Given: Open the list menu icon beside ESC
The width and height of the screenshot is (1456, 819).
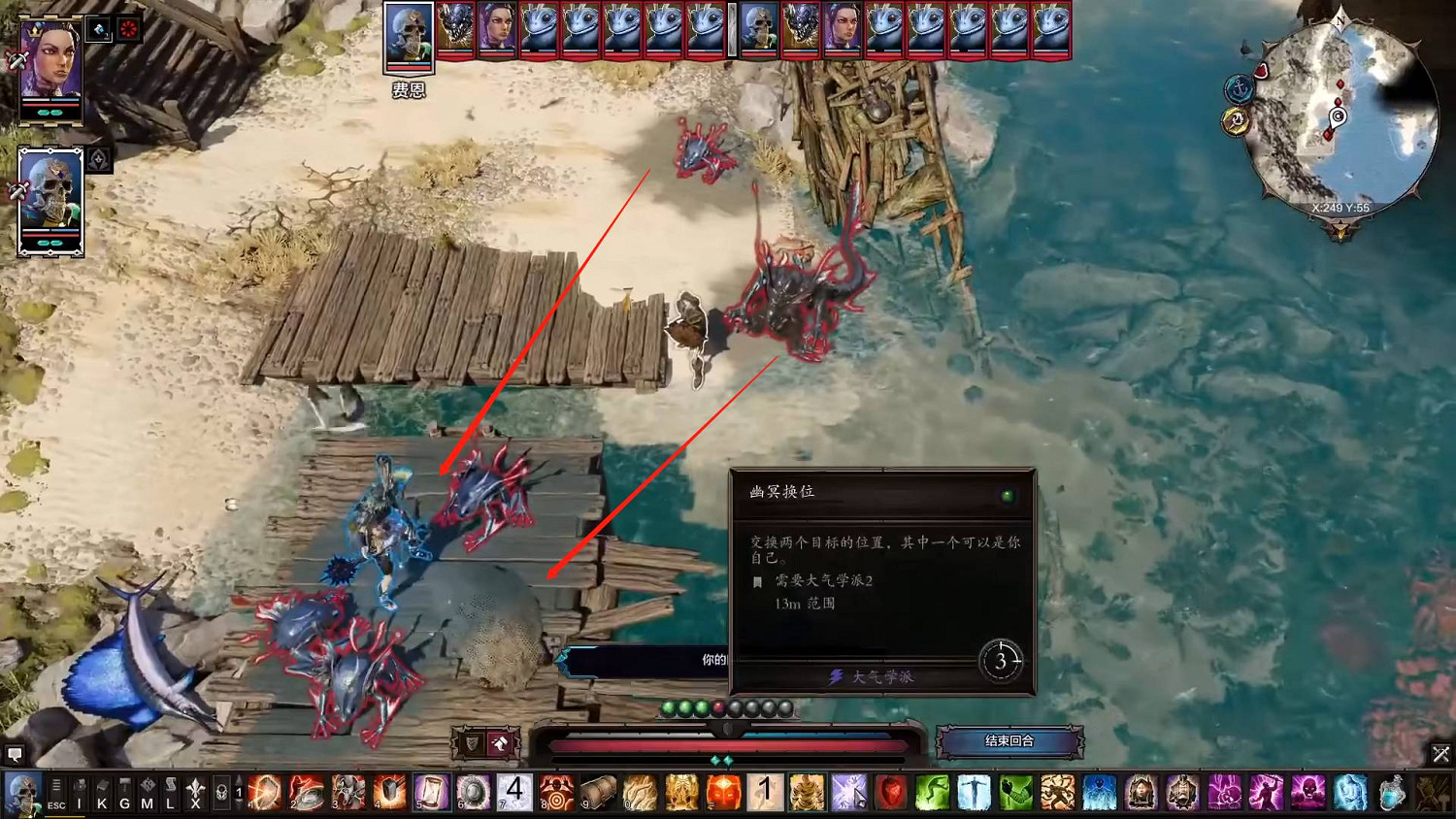Looking at the screenshot, I should [56, 782].
